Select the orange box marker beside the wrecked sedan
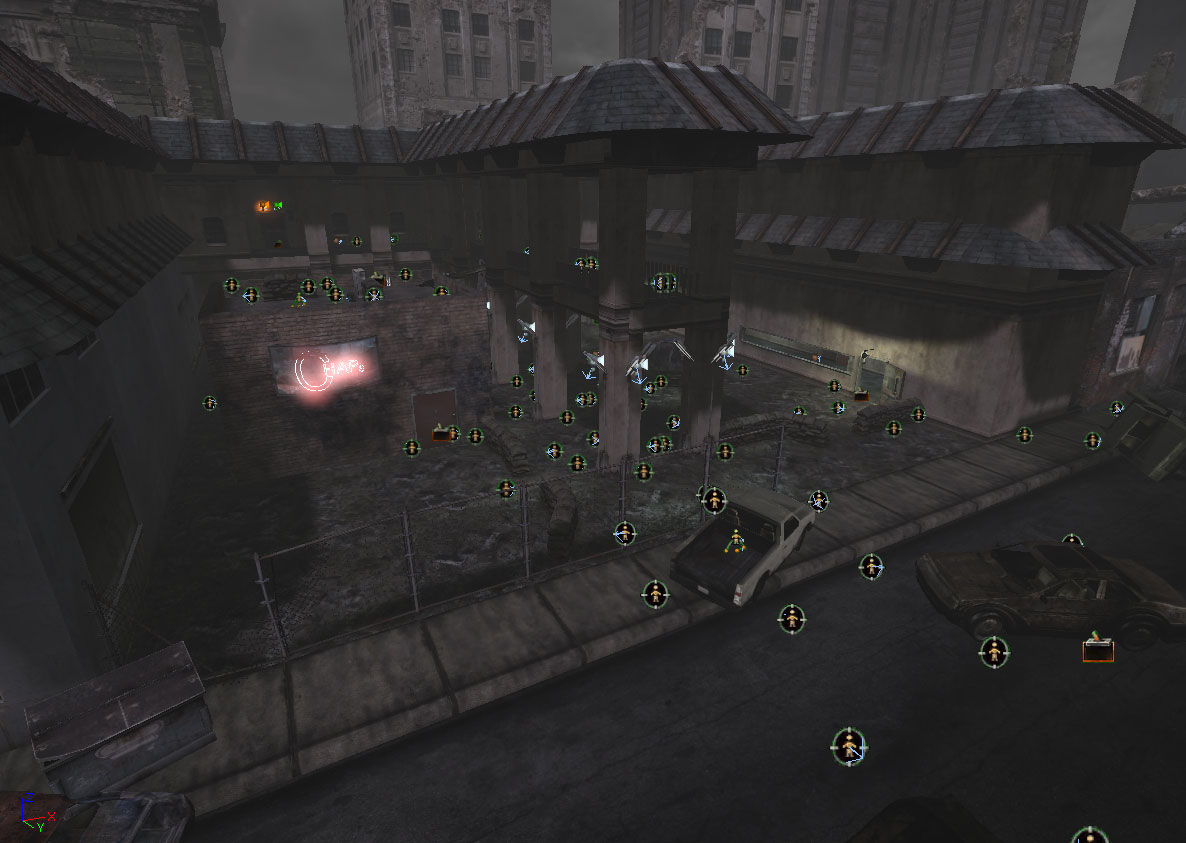 tap(1098, 649)
